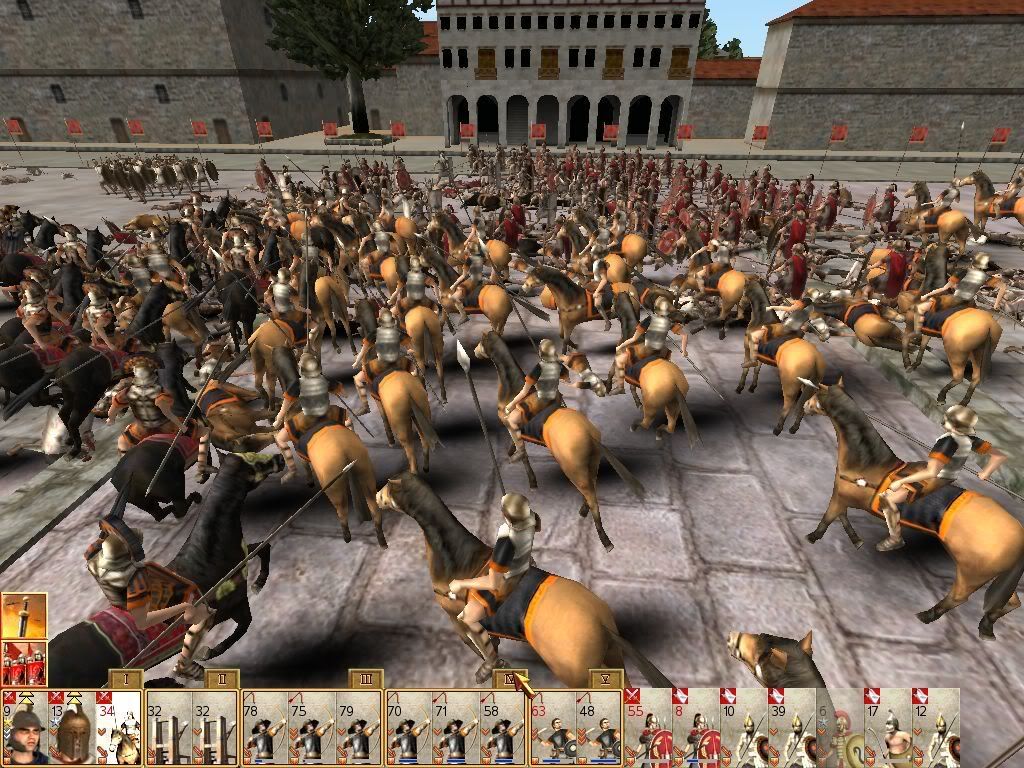Select the spearman card with 39 men
The image size is (1024, 768).
coord(792,727)
